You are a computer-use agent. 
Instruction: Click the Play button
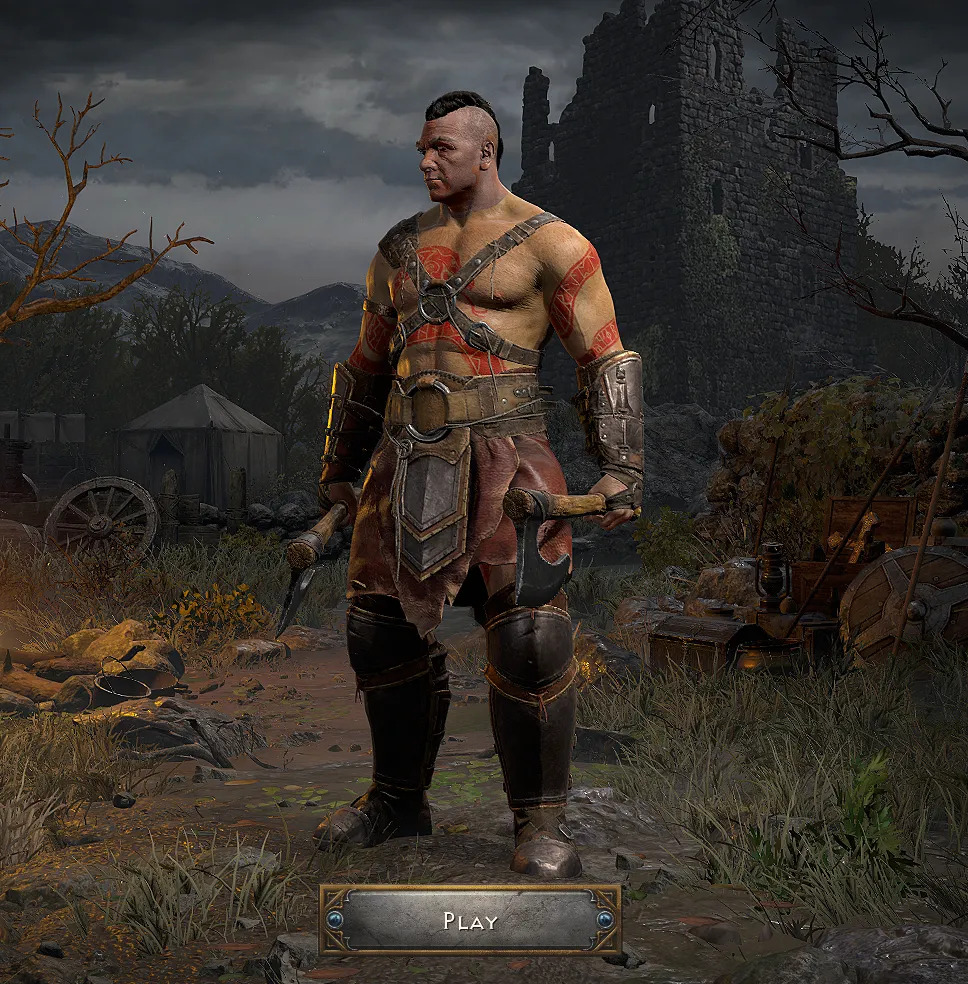coord(470,920)
